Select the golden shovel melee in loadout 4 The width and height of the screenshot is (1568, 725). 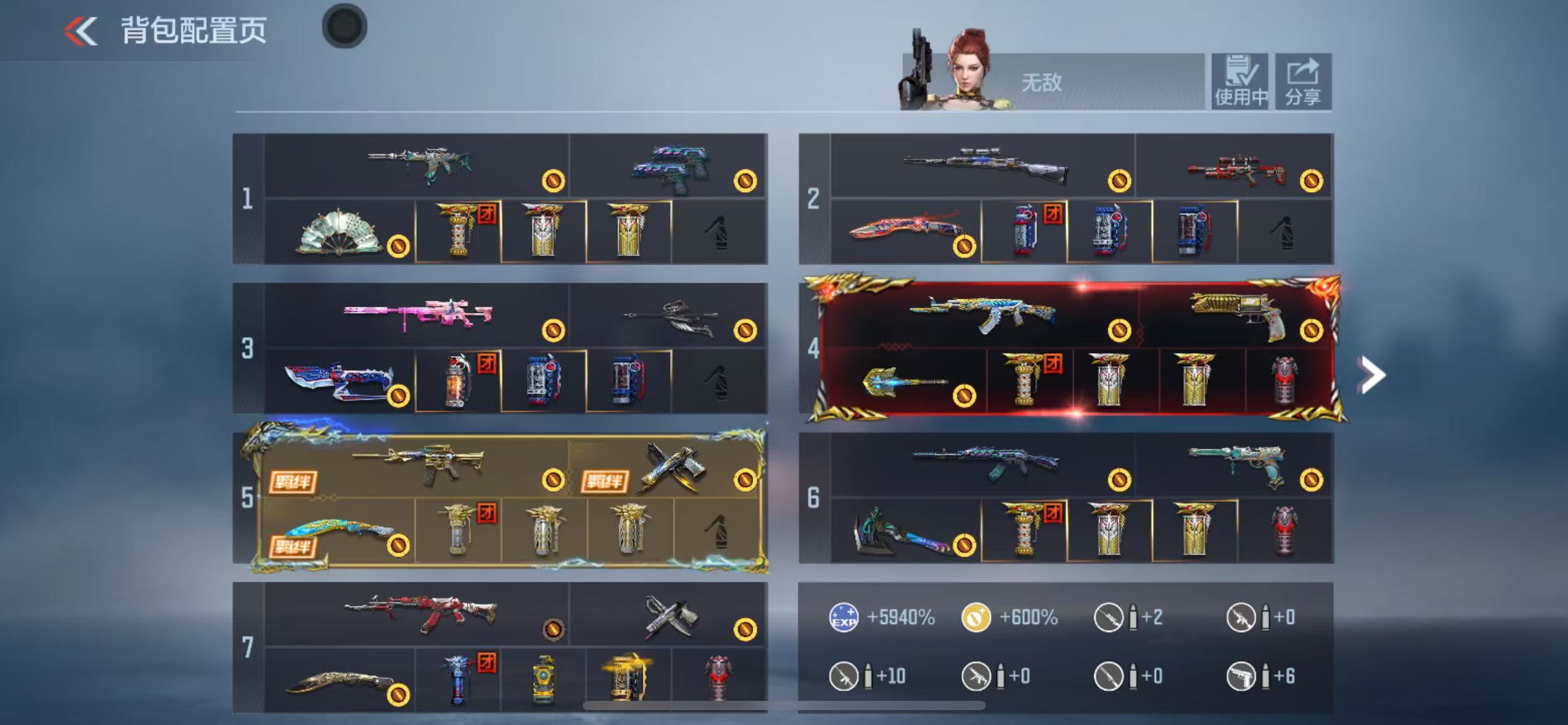[904, 381]
